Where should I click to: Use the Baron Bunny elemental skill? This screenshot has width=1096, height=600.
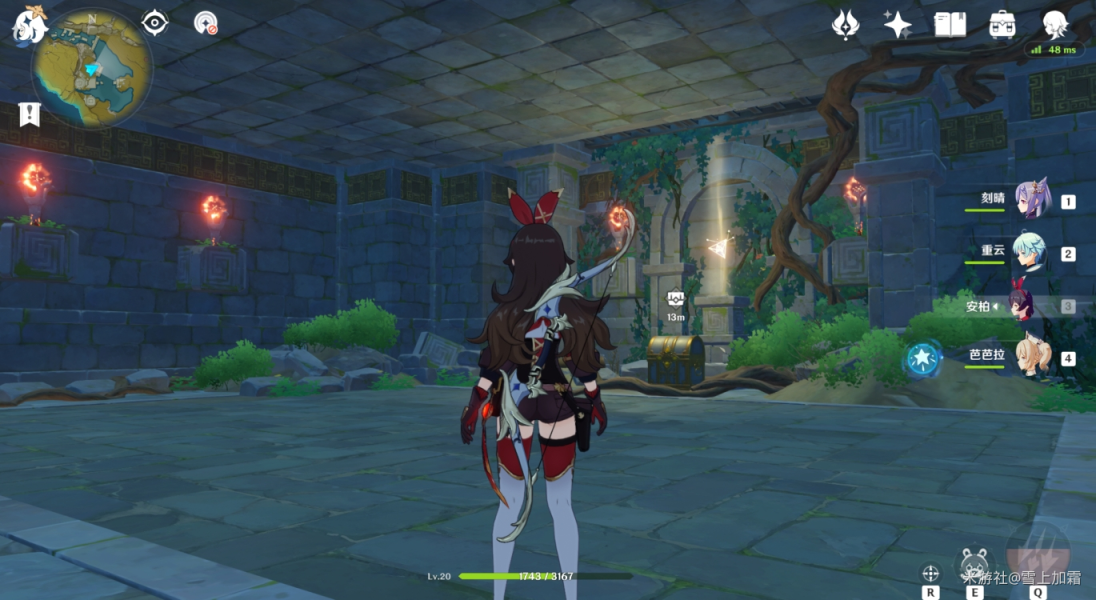point(974,566)
